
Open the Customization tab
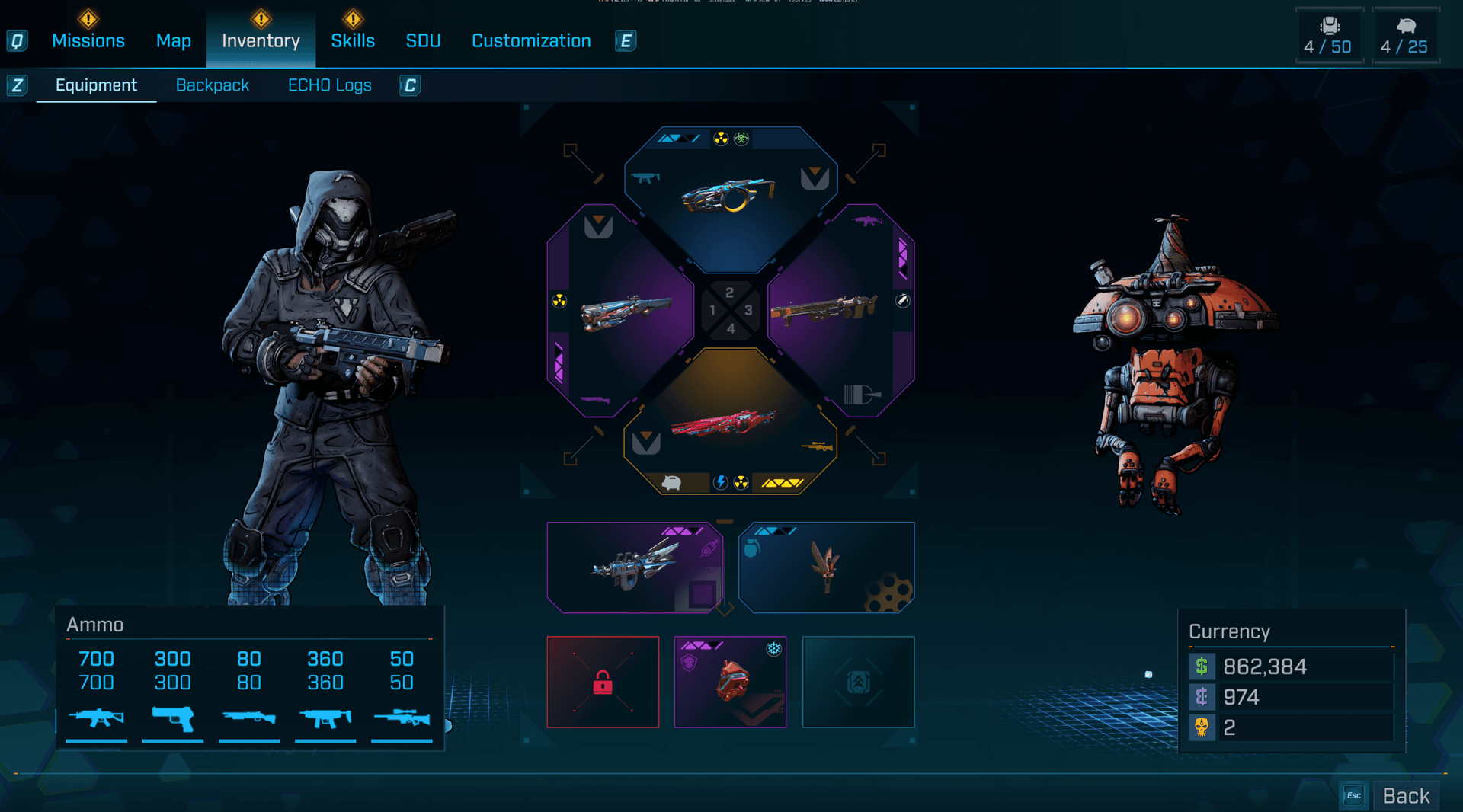[531, 41]
